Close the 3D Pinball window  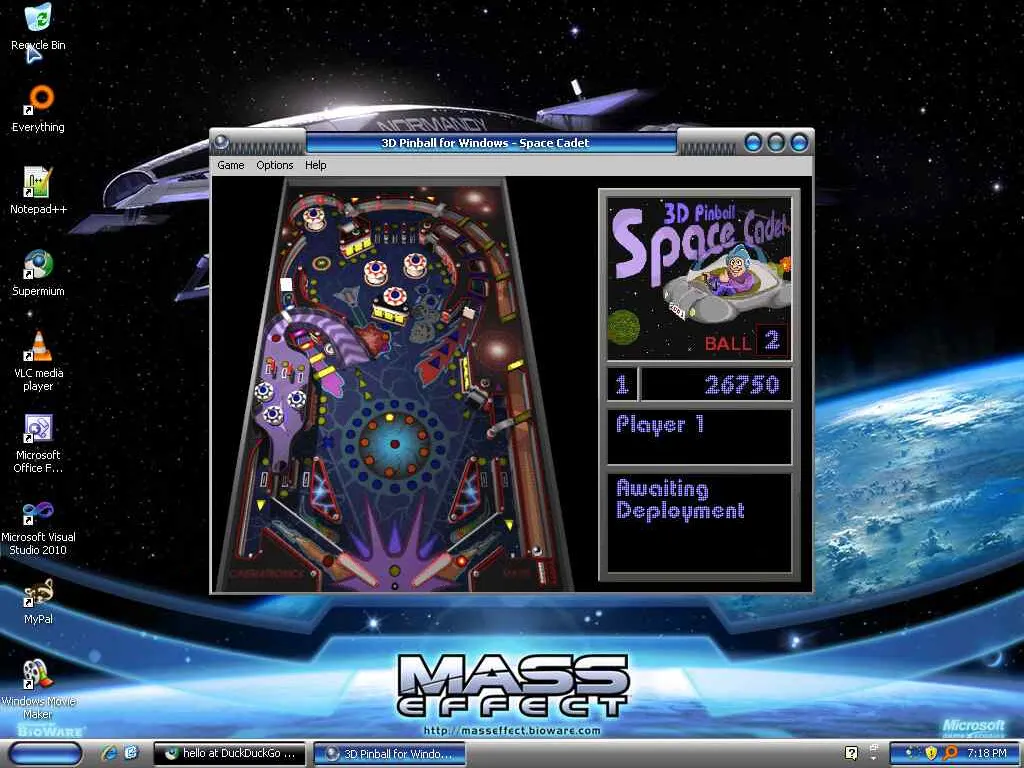[x=798, y=143]
